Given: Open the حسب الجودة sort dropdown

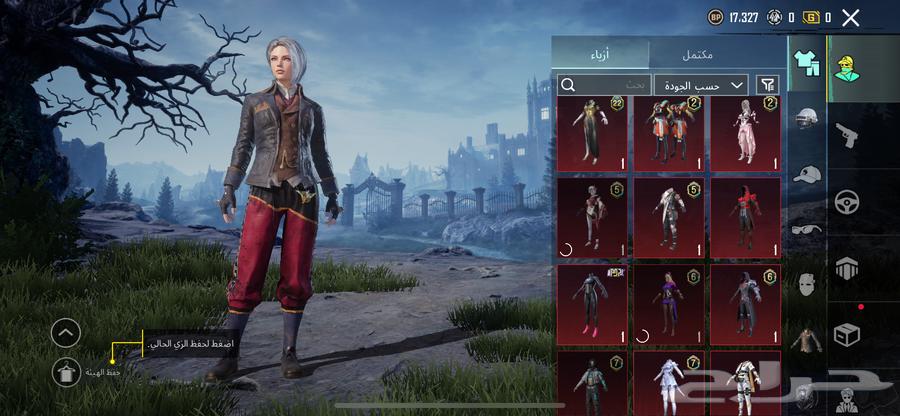Looking at the screenshot, I should pos(701,85).
